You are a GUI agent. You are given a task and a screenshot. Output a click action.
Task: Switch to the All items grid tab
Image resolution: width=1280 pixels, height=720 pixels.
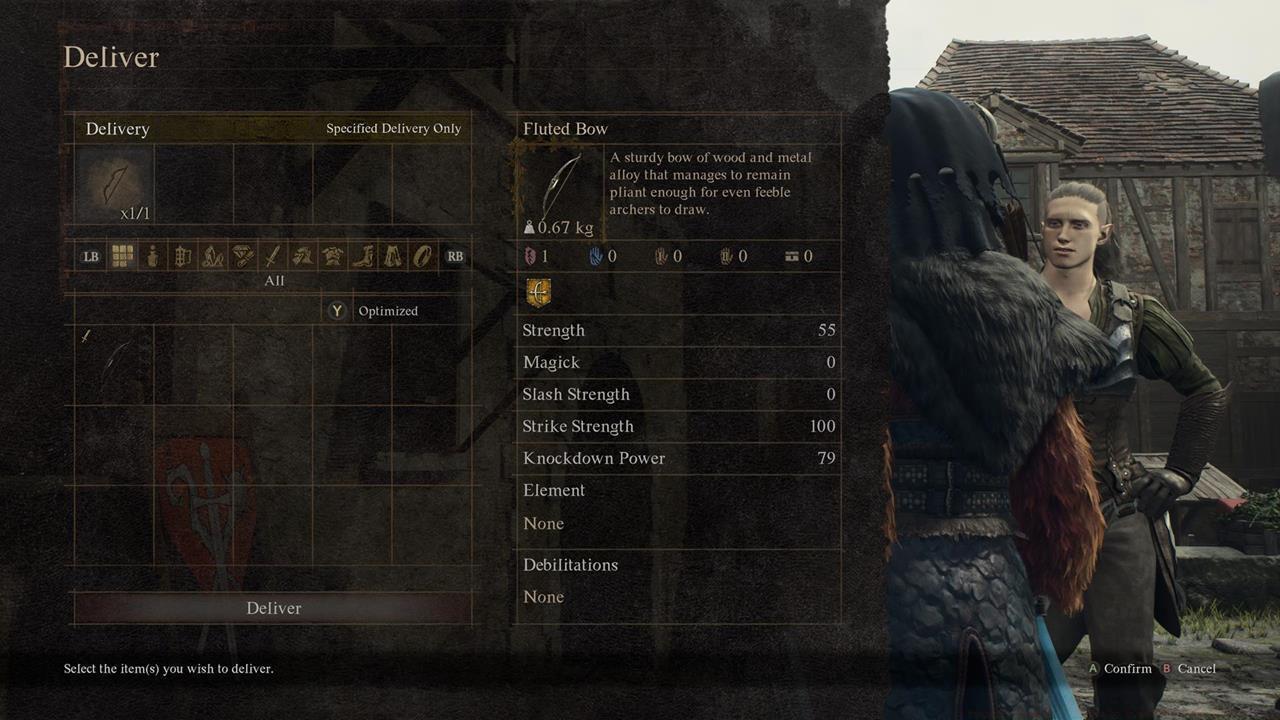122,256
